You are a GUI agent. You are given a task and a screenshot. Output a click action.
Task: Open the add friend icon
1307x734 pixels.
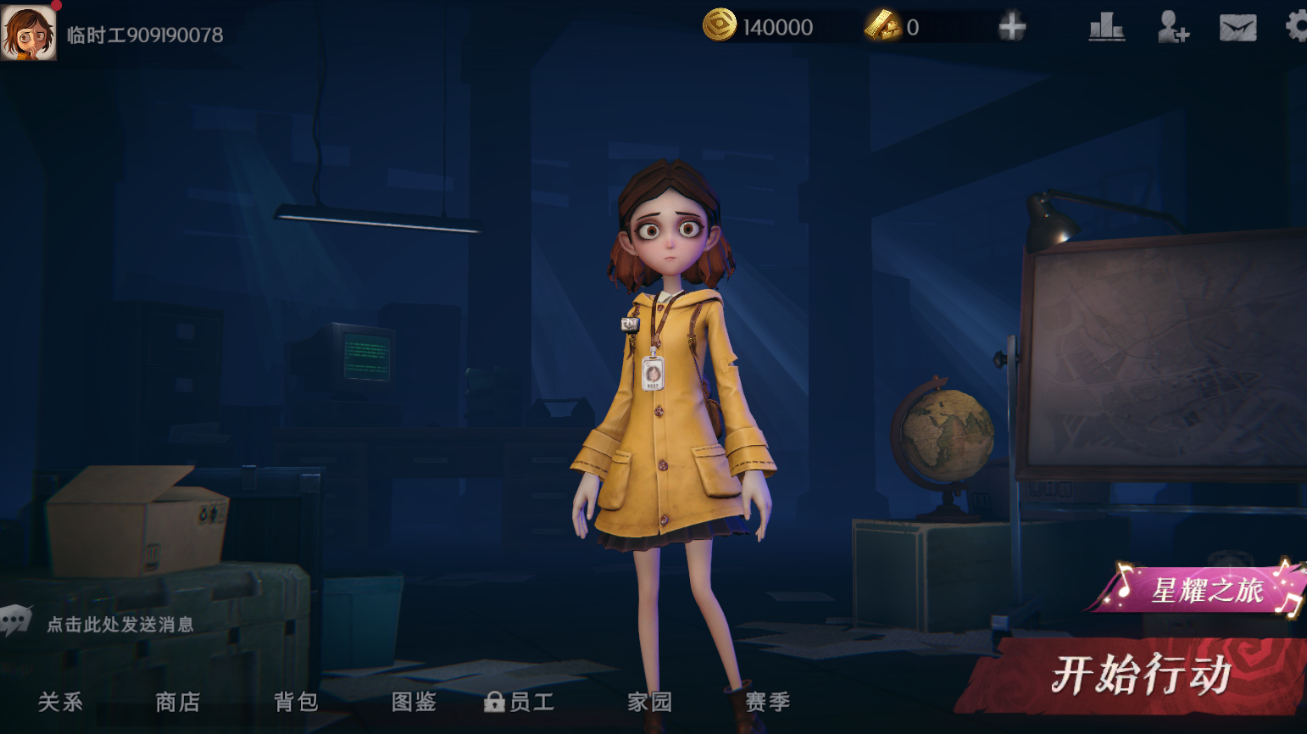[1172, 27]
